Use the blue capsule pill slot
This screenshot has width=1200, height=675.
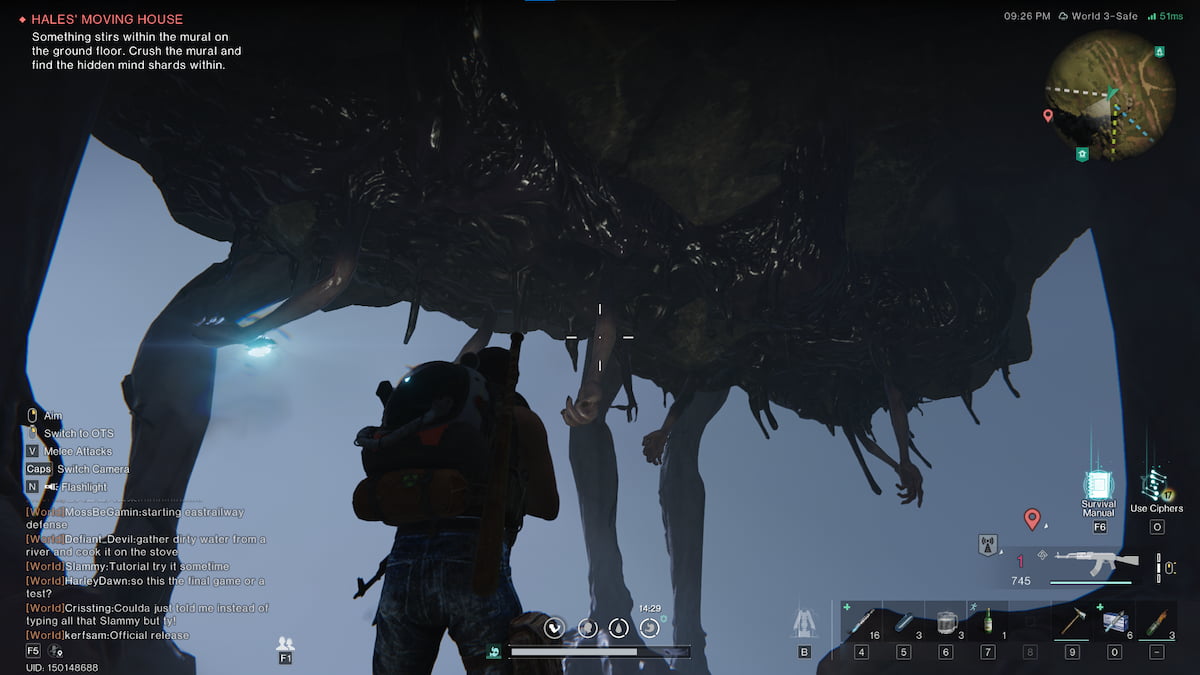click(x=903, y=623)
